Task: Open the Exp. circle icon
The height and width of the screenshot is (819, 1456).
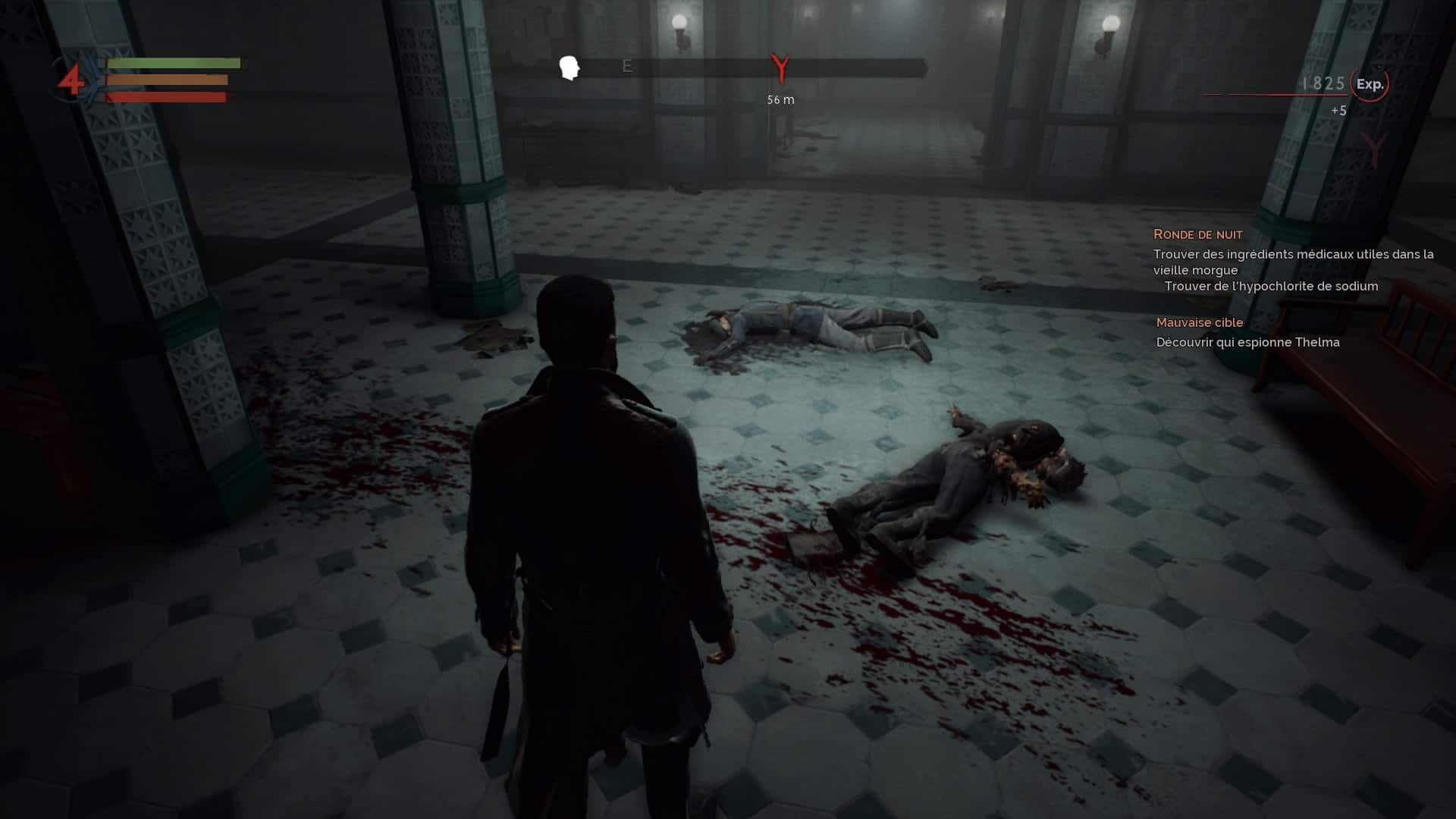Action: point(1370,84)
